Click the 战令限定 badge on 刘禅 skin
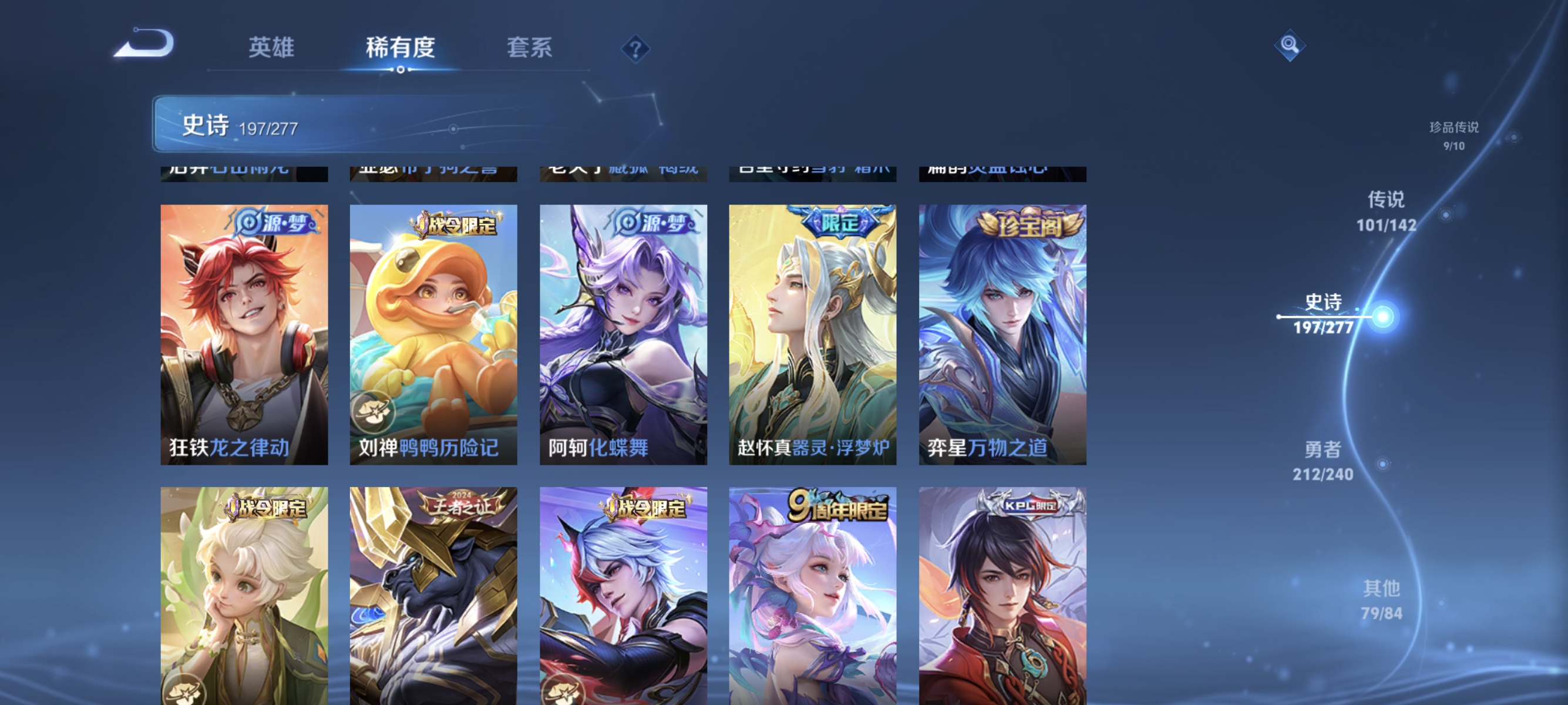This screenshot has height=705, width=1568. point(456,223)
